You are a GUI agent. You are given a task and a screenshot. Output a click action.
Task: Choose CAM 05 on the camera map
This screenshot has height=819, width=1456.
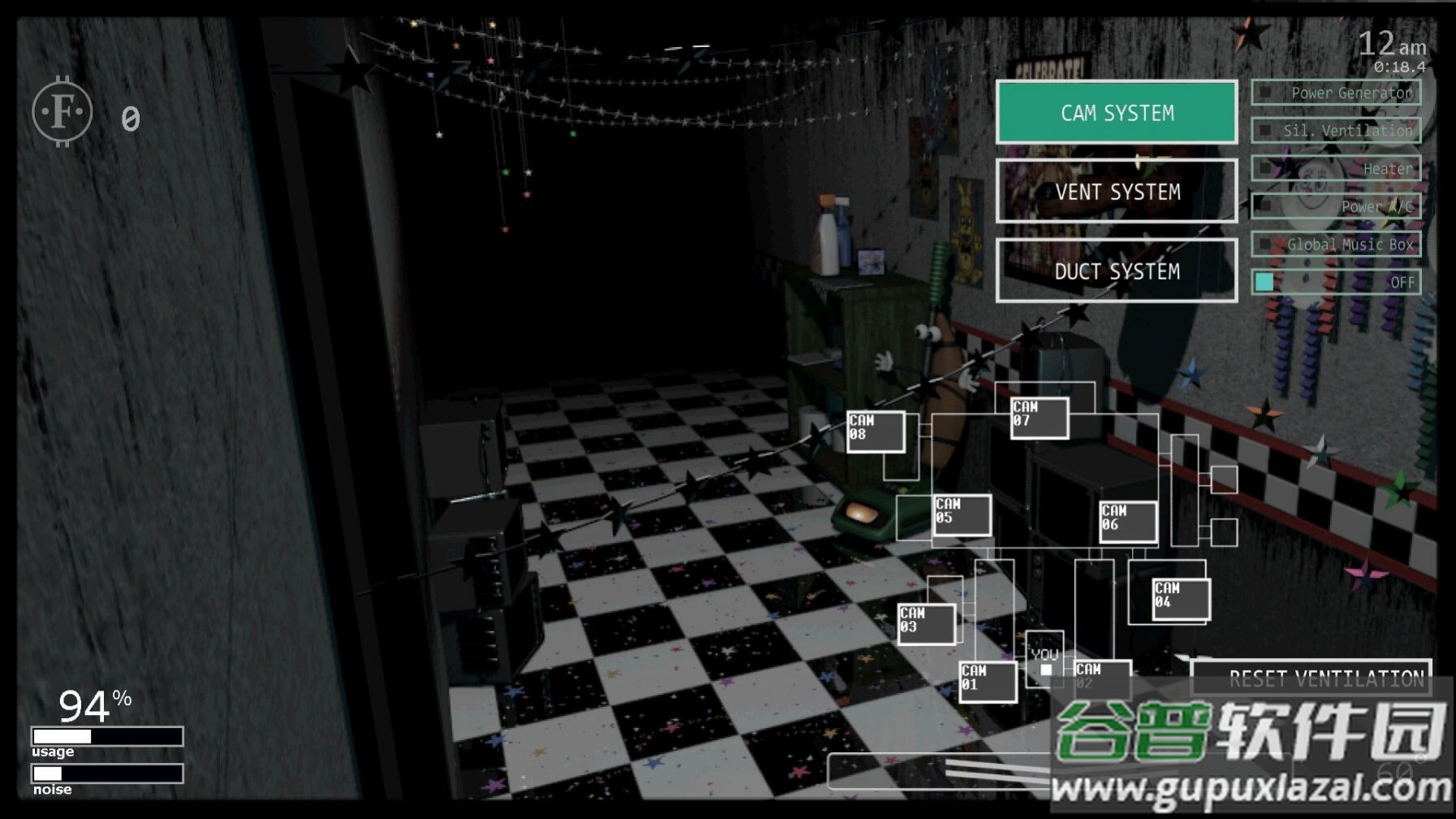tap(961, 514)
